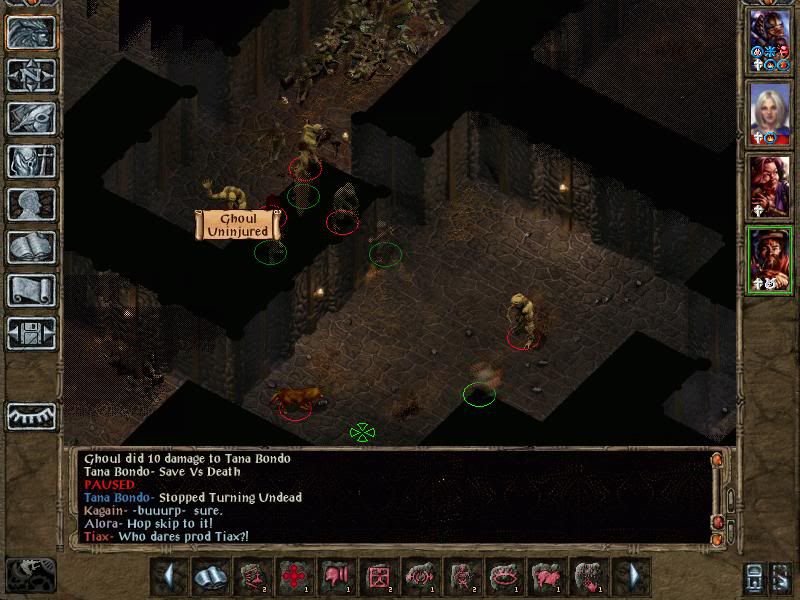Show previous spells with left arrow
Viewport: 800px width, 600px height.
[x=170, y=576]
